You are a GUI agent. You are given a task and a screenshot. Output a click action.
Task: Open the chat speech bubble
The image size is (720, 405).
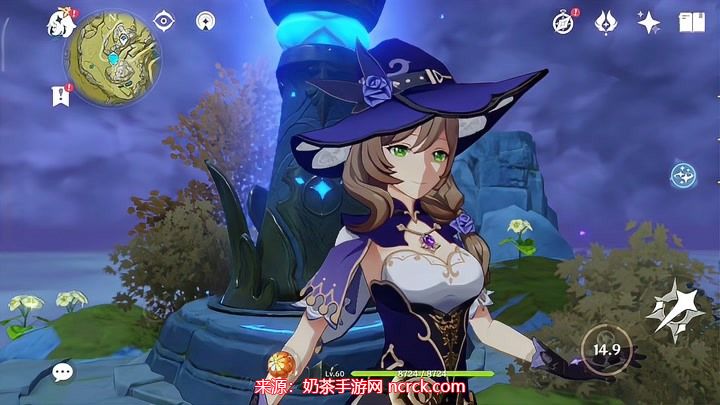click(63, 373)
